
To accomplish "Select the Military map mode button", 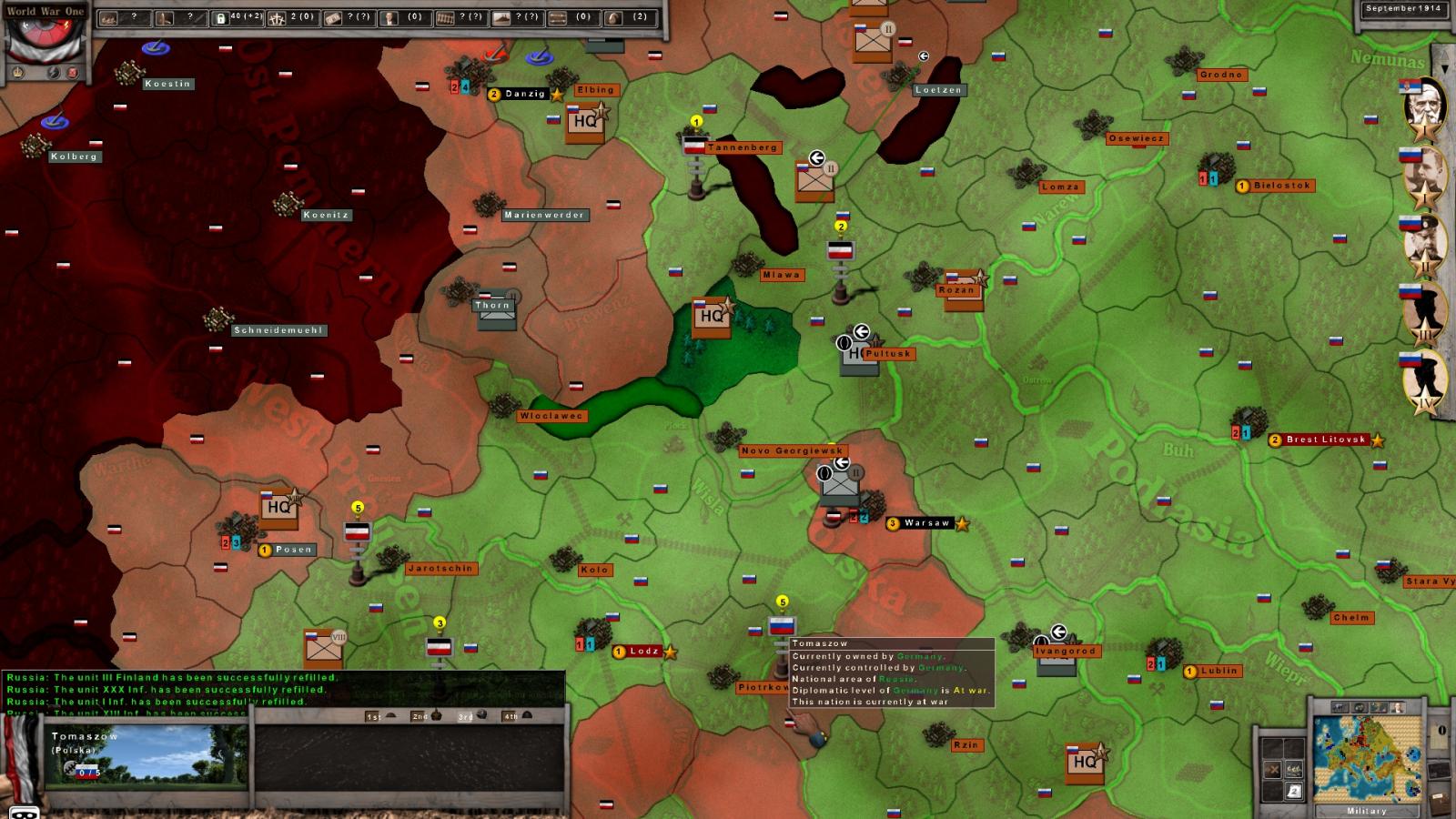I will 1366,811.
